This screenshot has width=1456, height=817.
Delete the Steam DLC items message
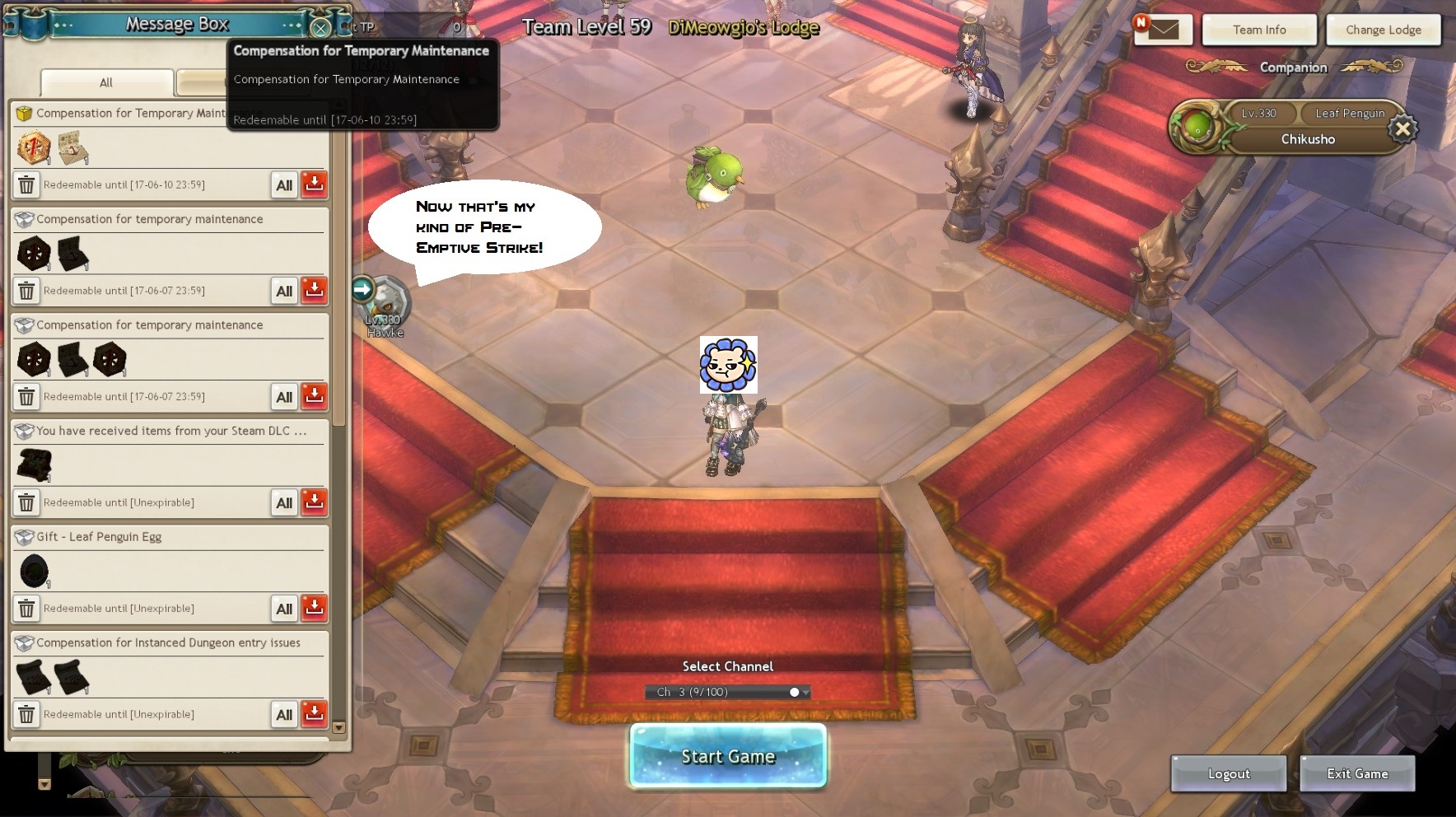click(26, 502)
